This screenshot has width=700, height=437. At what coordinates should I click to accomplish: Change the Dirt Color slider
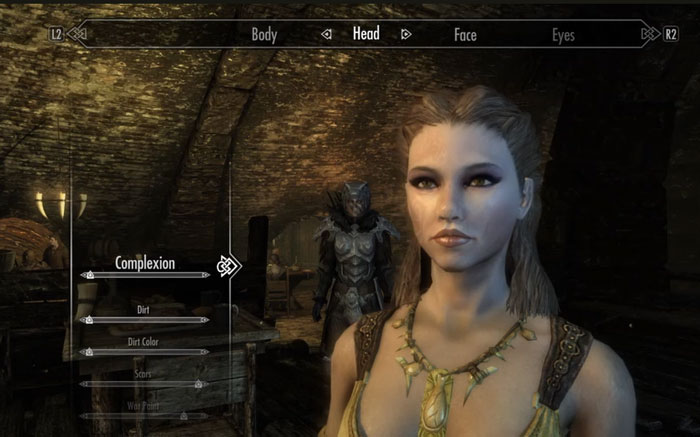coord(145,352)
